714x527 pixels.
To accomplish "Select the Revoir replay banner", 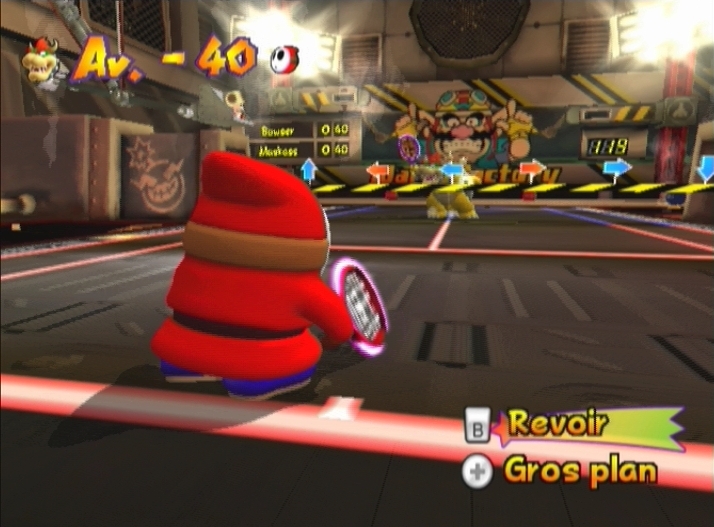I will tap(575, 425).
